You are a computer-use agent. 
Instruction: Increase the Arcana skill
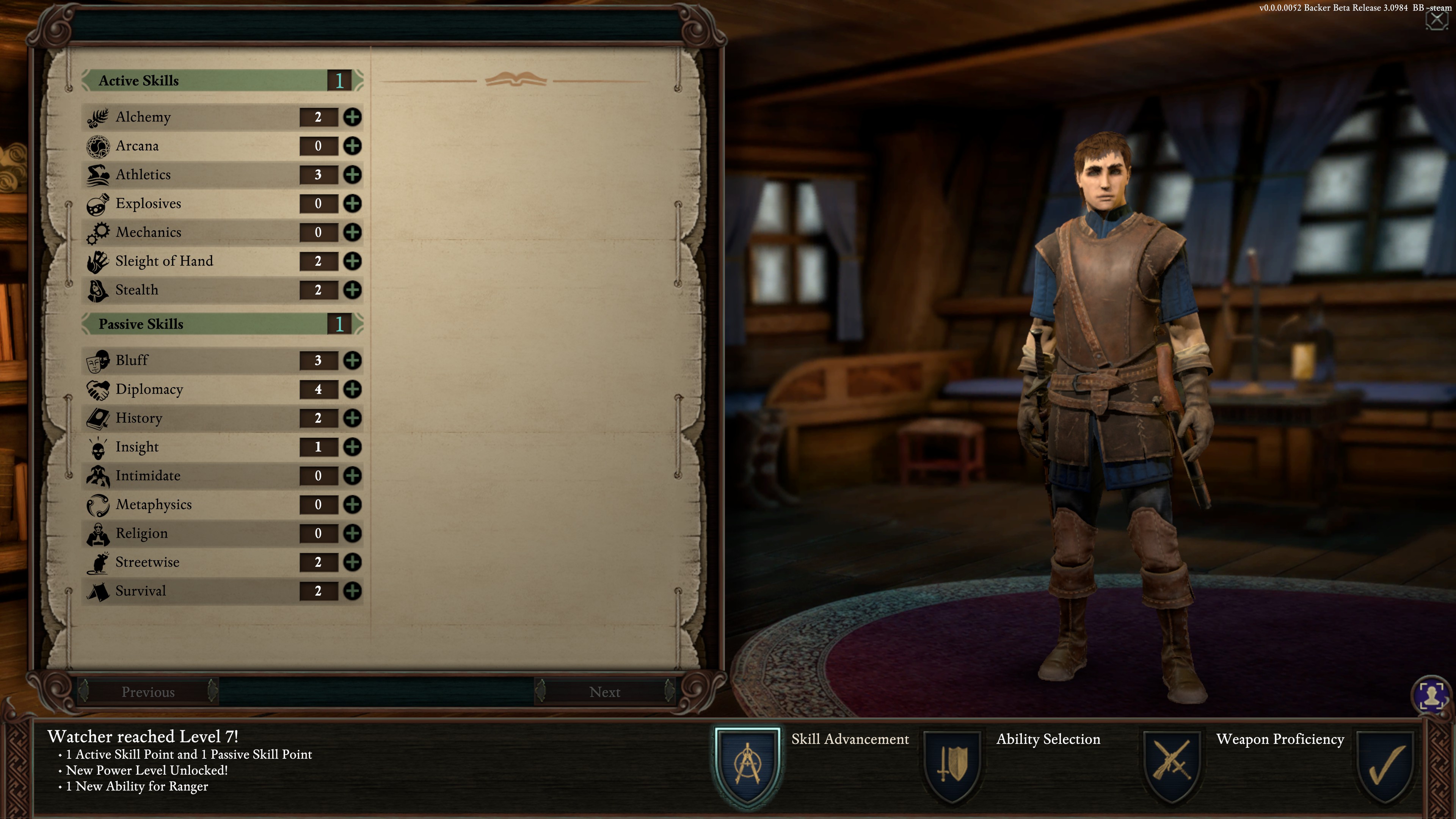(x=352, y=146)
